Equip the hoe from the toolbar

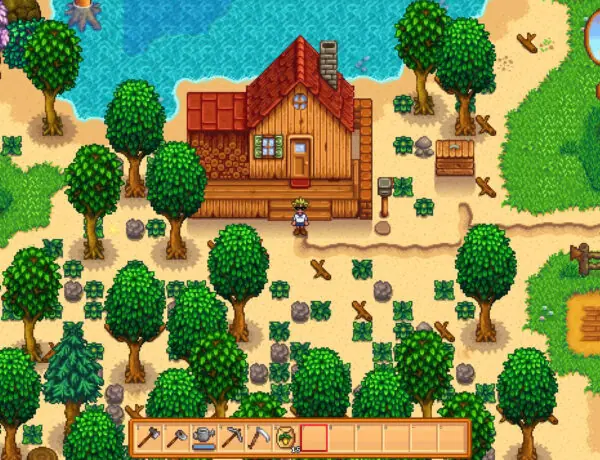pyautogui.click(x=176, y=437)
